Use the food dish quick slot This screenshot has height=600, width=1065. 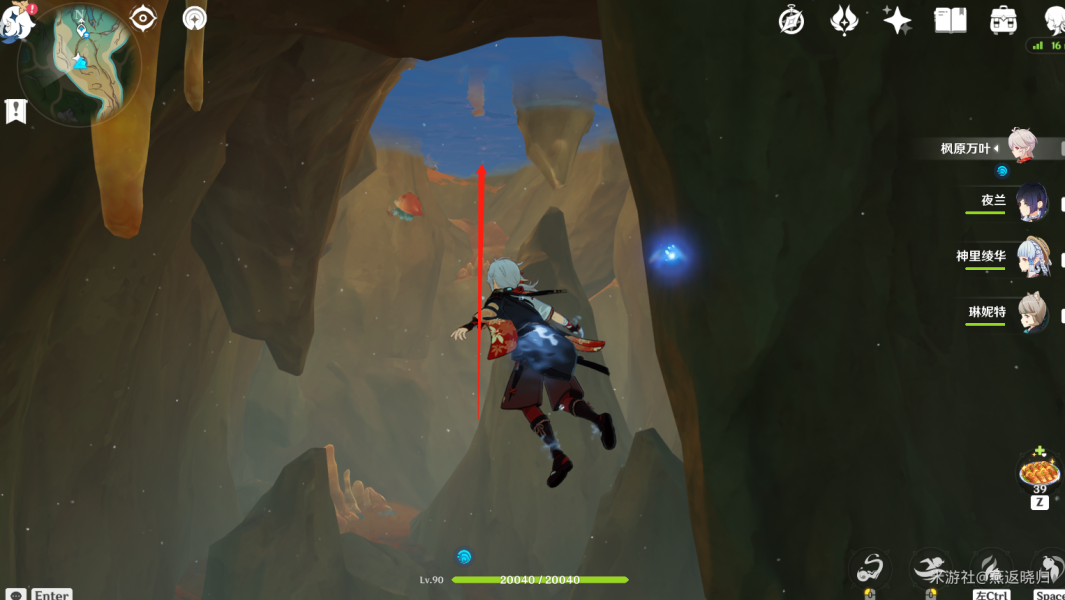[x=1040, y=469]
